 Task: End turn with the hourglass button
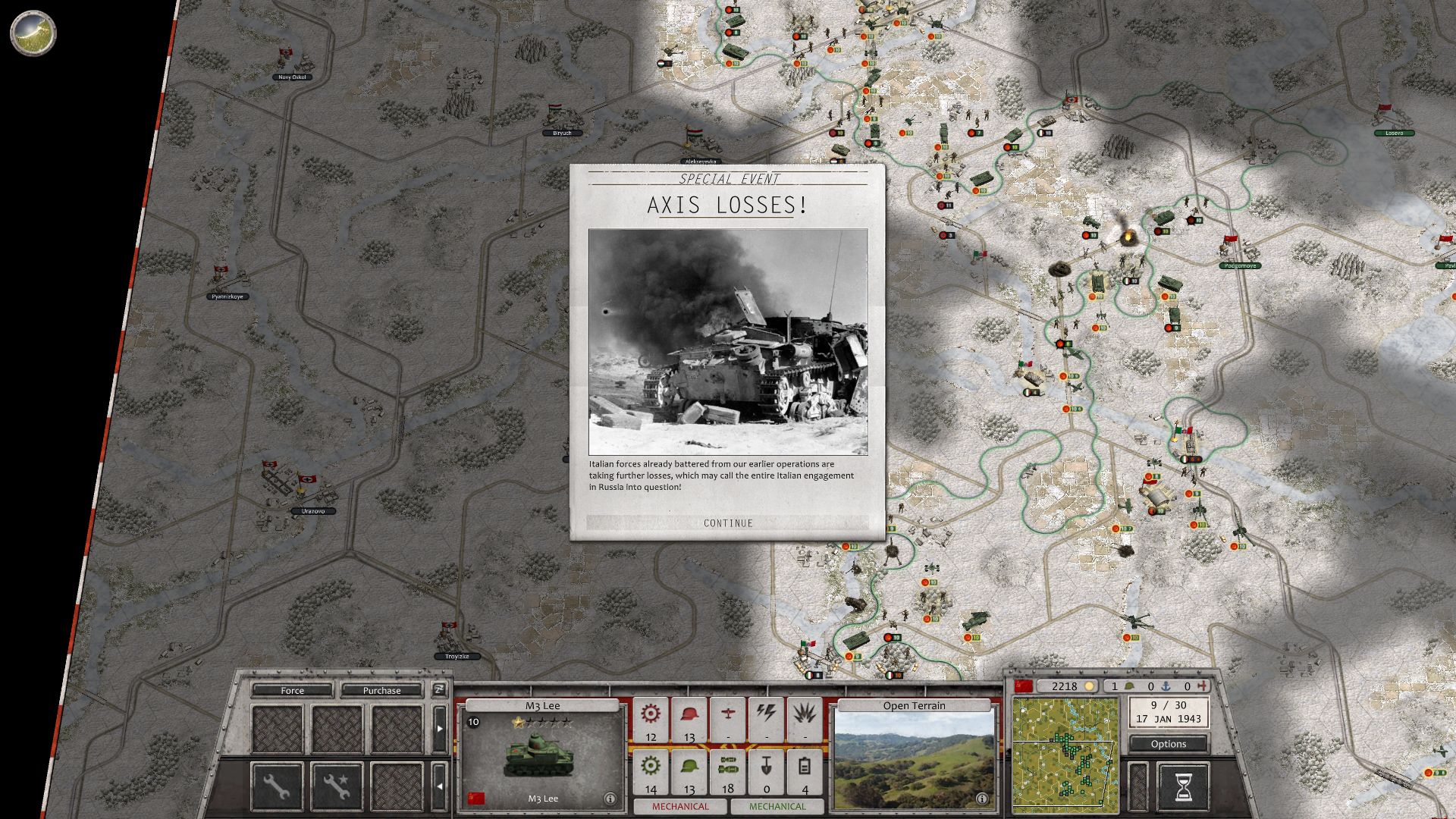pyautogui.click(x=1183, y=787)
